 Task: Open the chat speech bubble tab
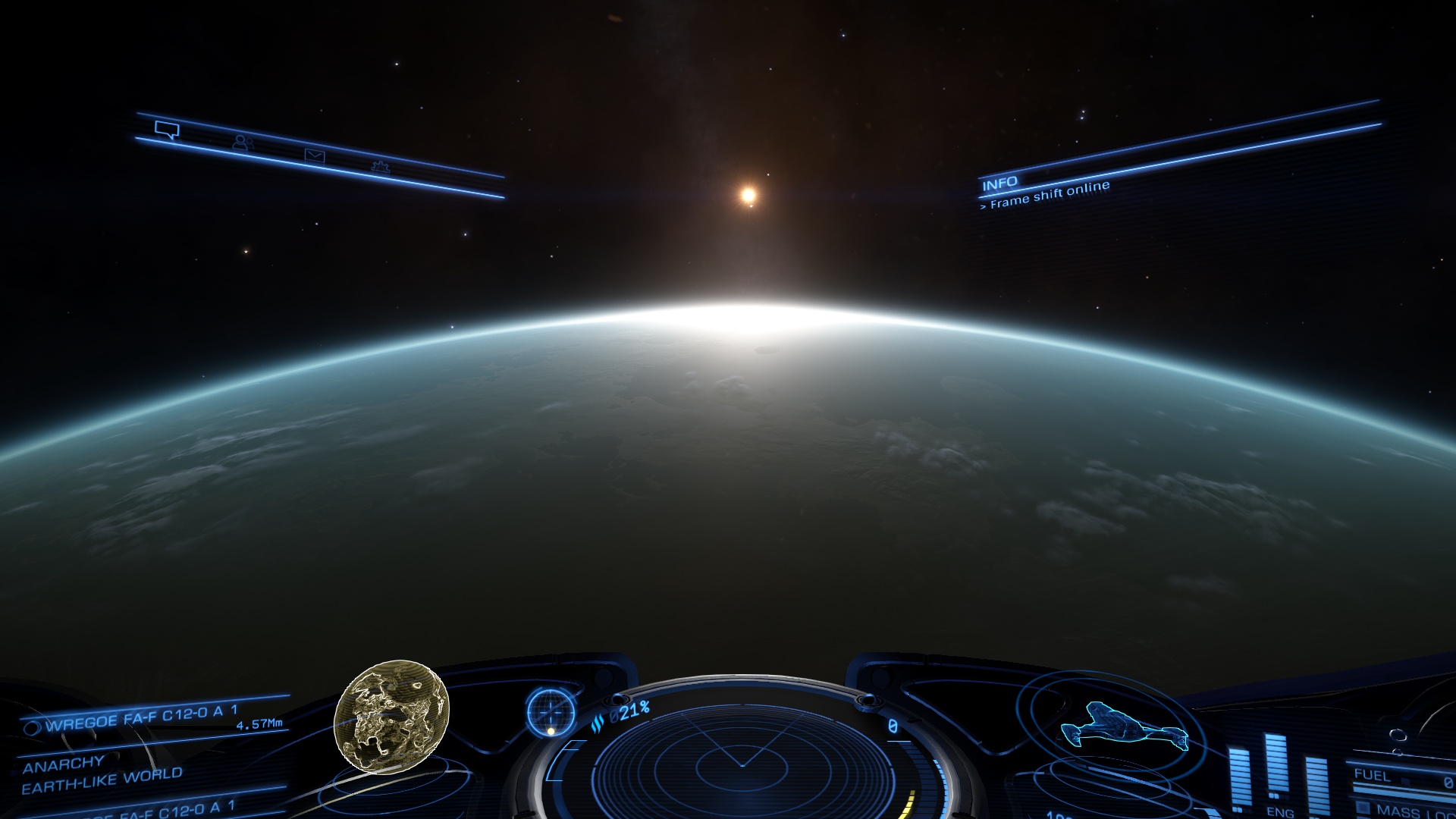point(167,130)
